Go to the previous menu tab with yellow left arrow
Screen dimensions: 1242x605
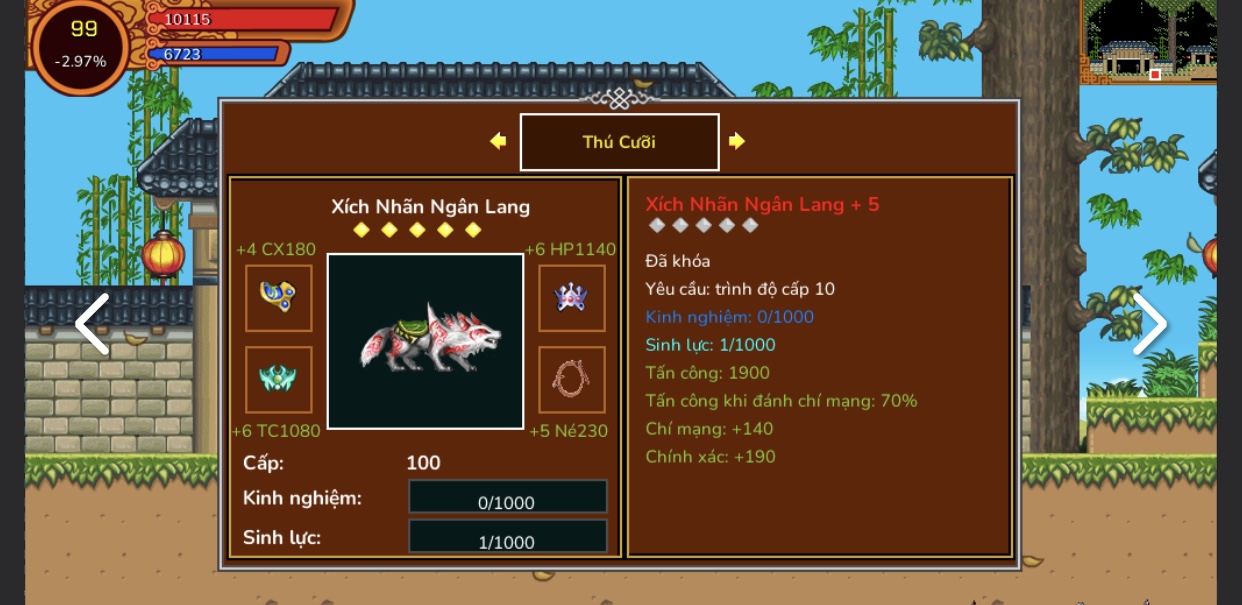[x=498, y=141]
